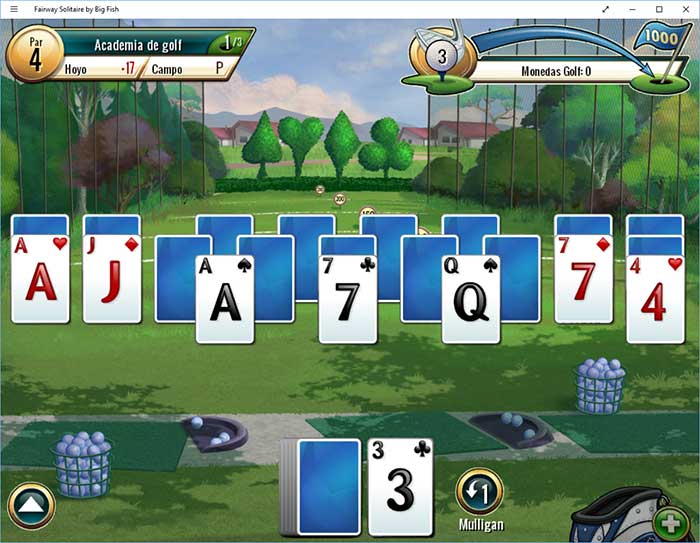Maximize the game window

(659, 9)
